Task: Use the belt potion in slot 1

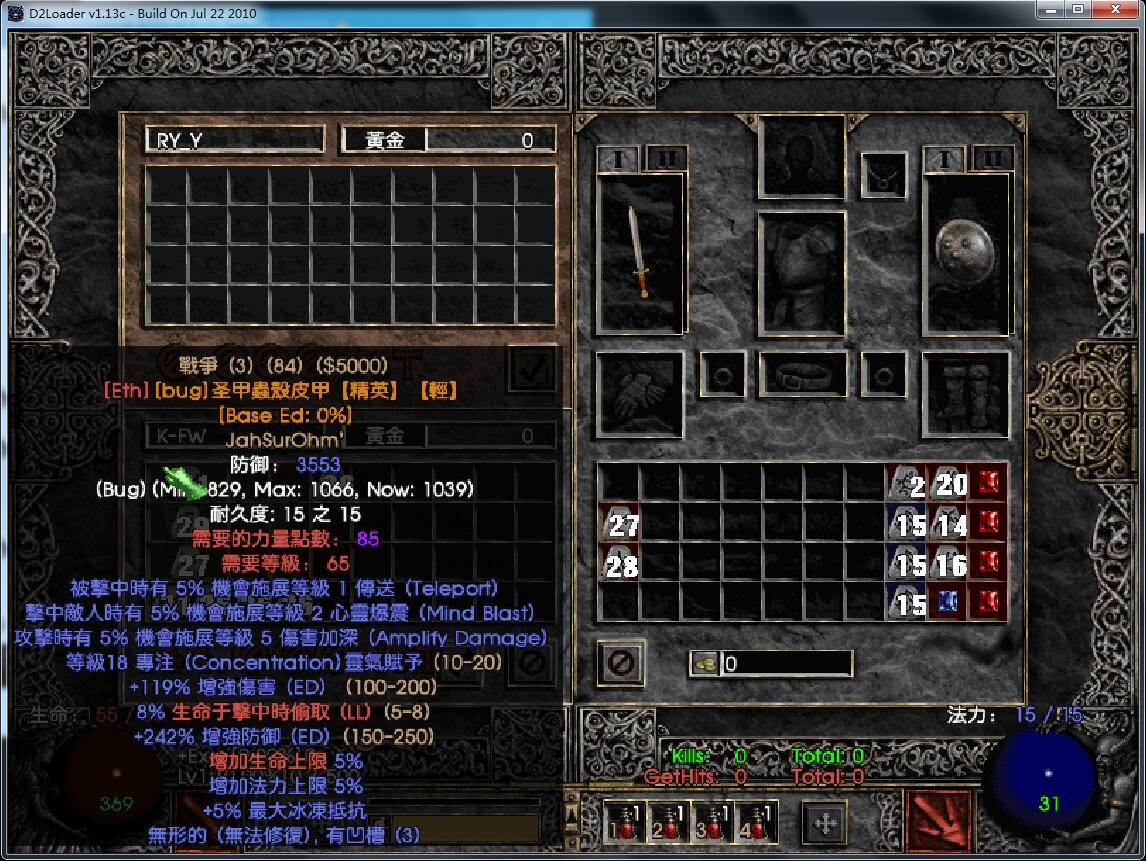Action: (x=625, y=822)
